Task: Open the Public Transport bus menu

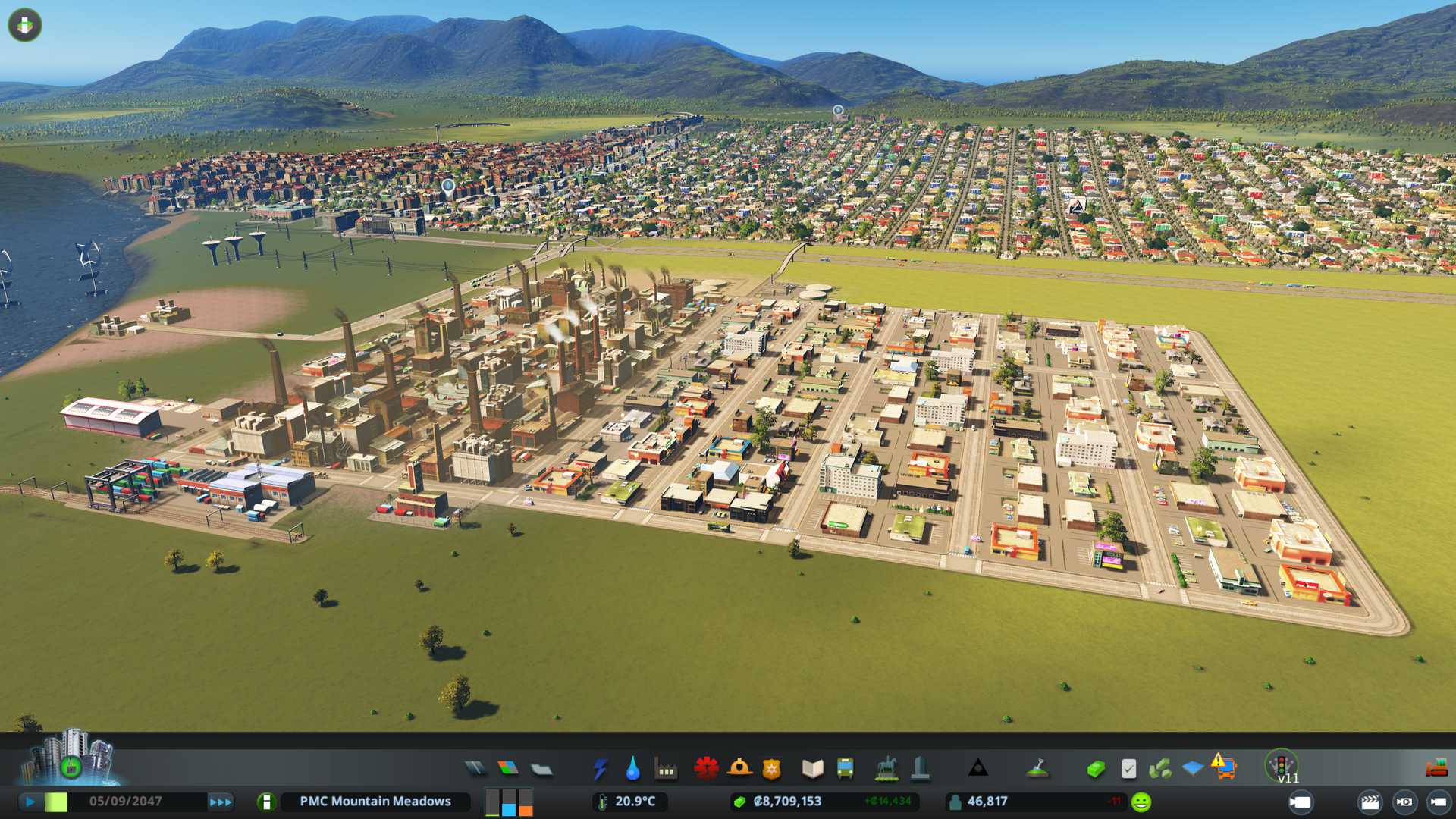Action: pyautogui.click(x=845, y=769)
